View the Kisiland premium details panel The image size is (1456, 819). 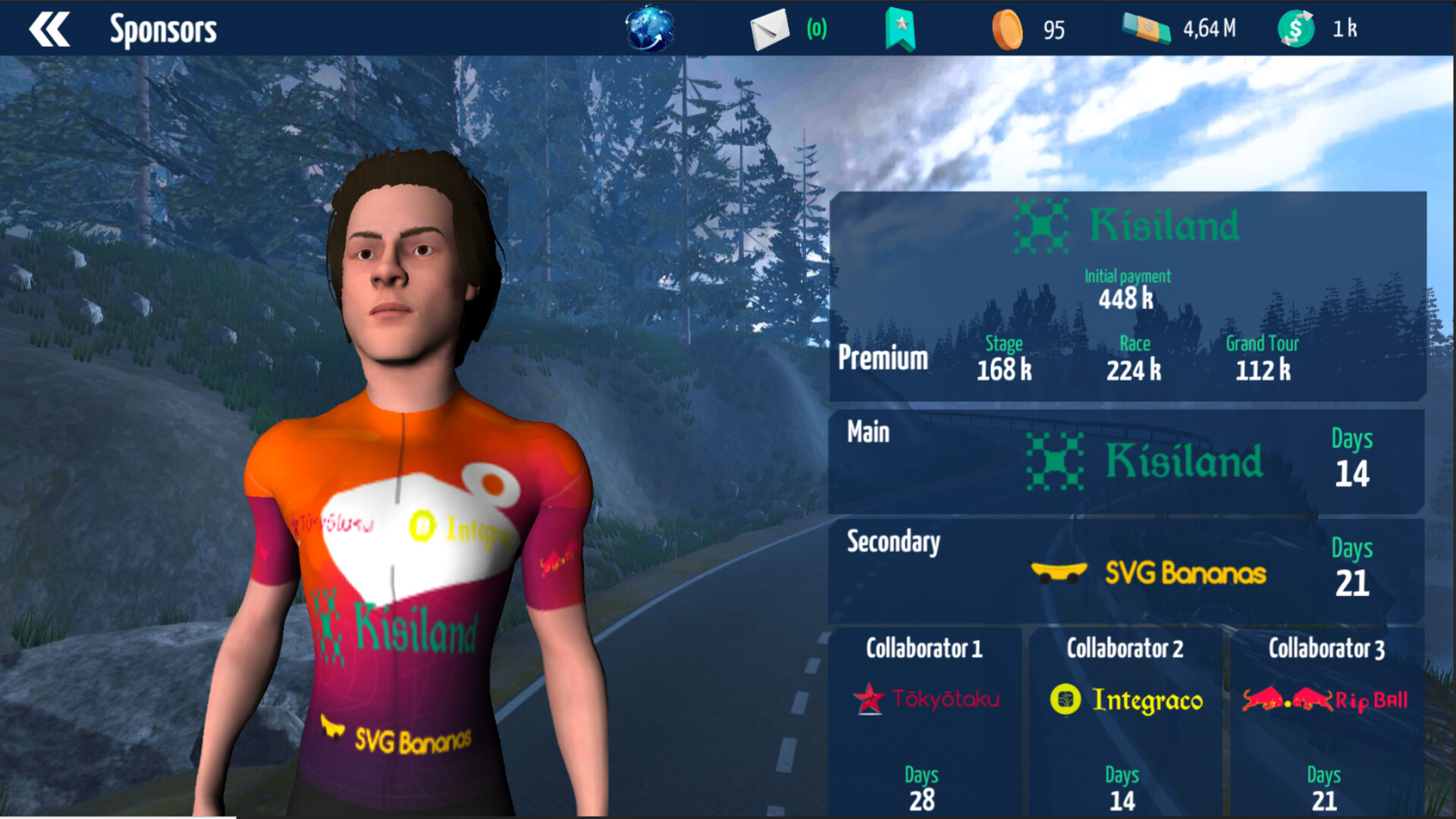(1128, 296)
